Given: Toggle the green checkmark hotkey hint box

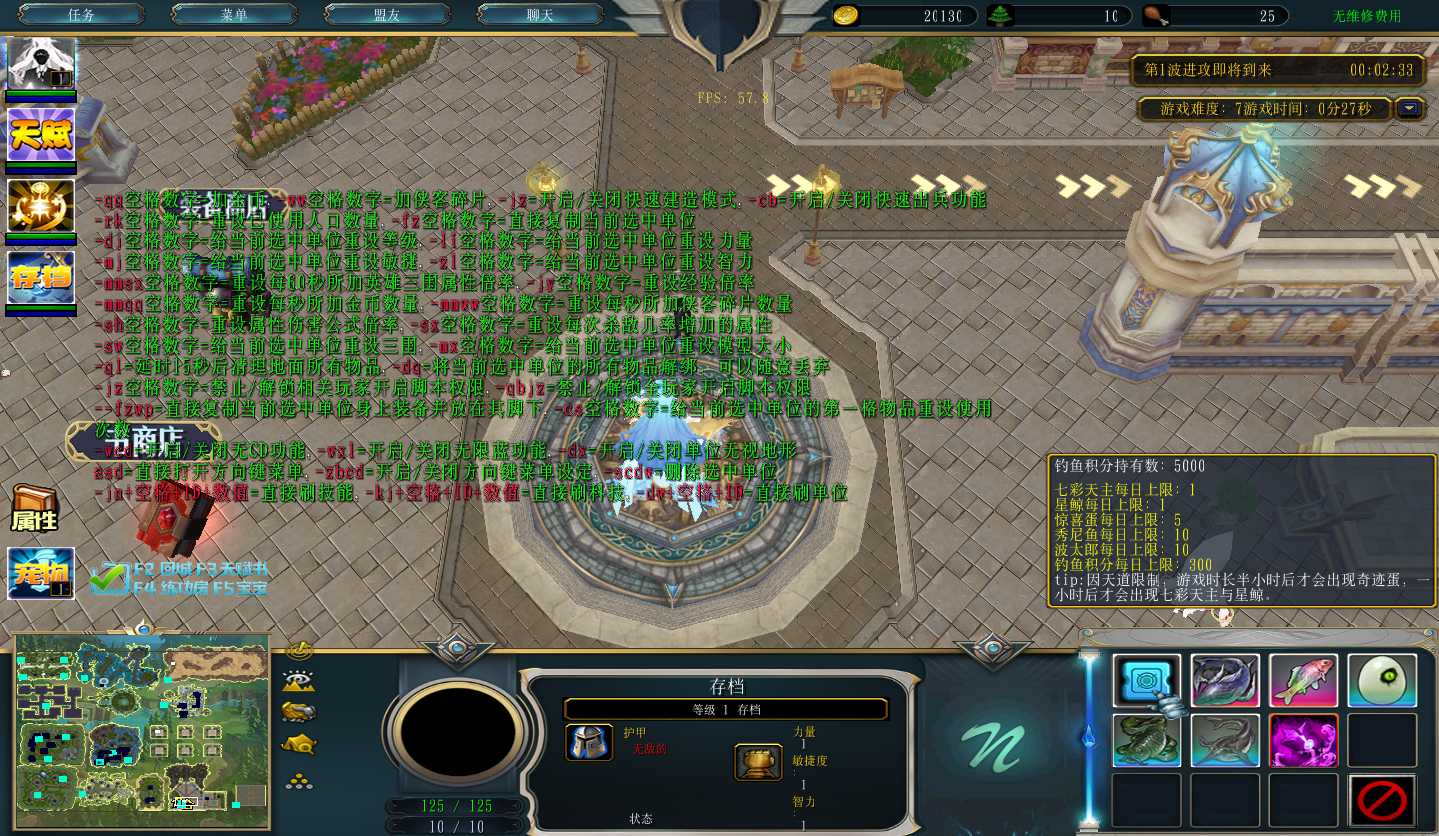Looking at the screenshot, I should [106, 578].
